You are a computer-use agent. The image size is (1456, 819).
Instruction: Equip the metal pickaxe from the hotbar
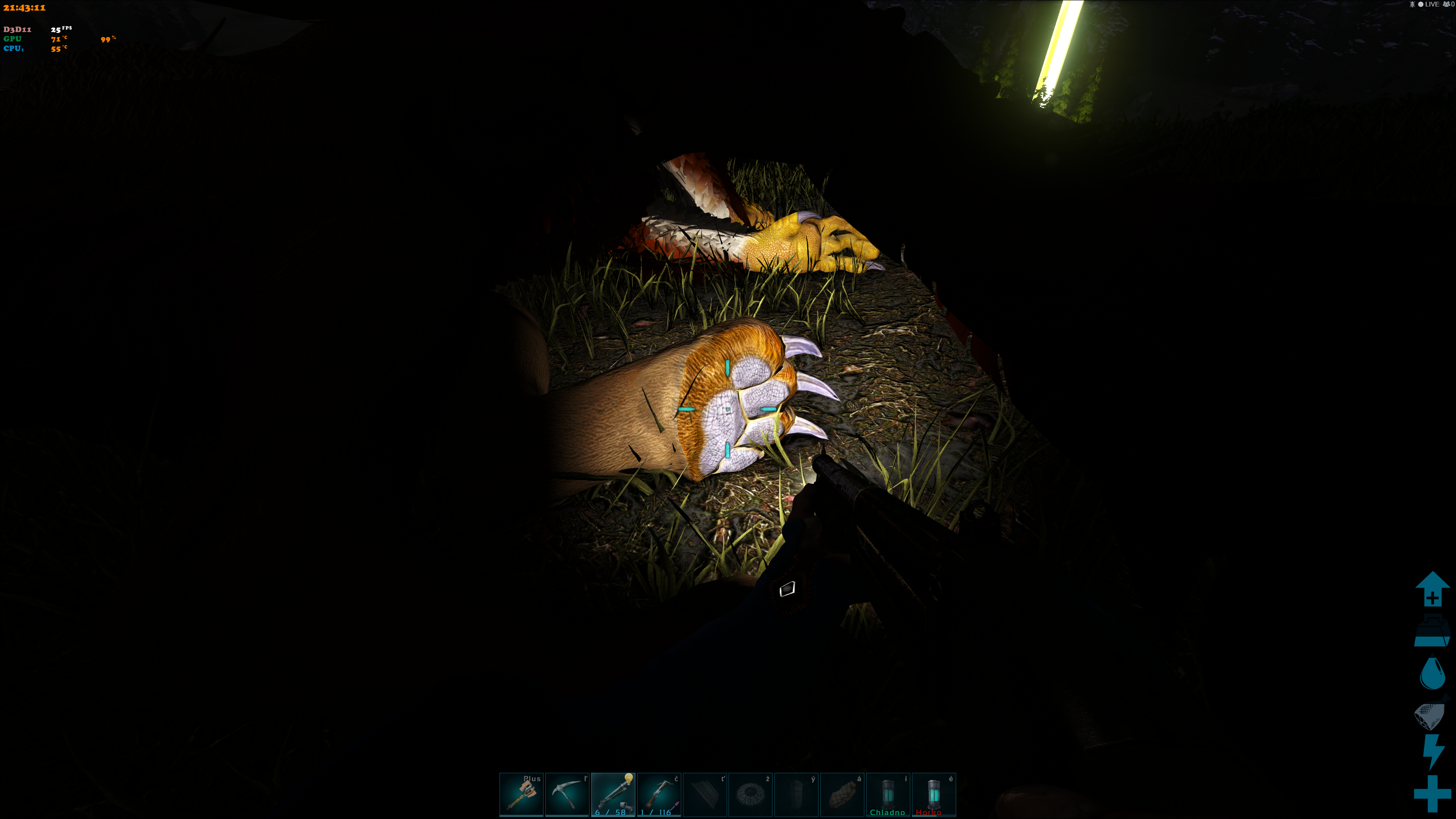point(567,794)
